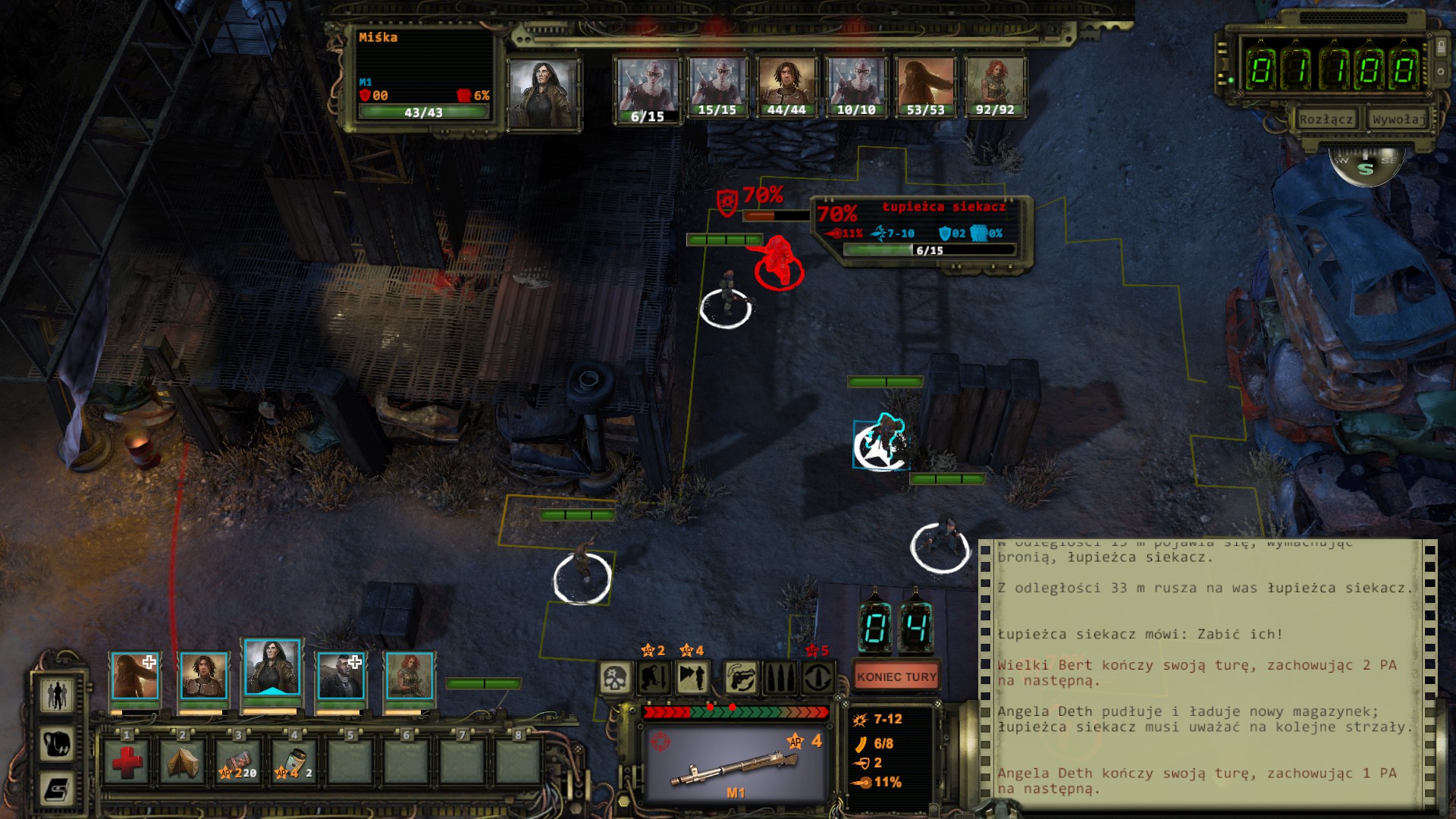Use the jar item in hotbar slot 4
Viewport: 1456px width, 819px height.
(x=295, y=761)
